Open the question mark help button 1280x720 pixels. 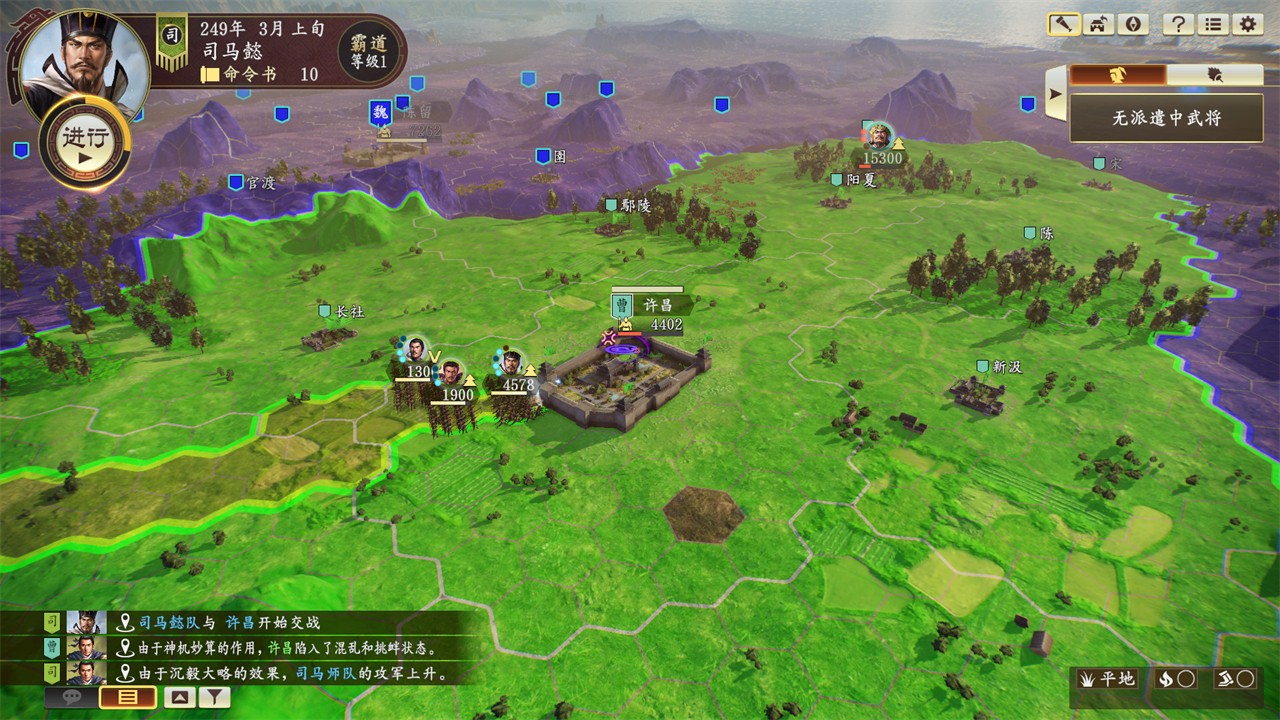pyautogui.click(x=1178, y=25)
